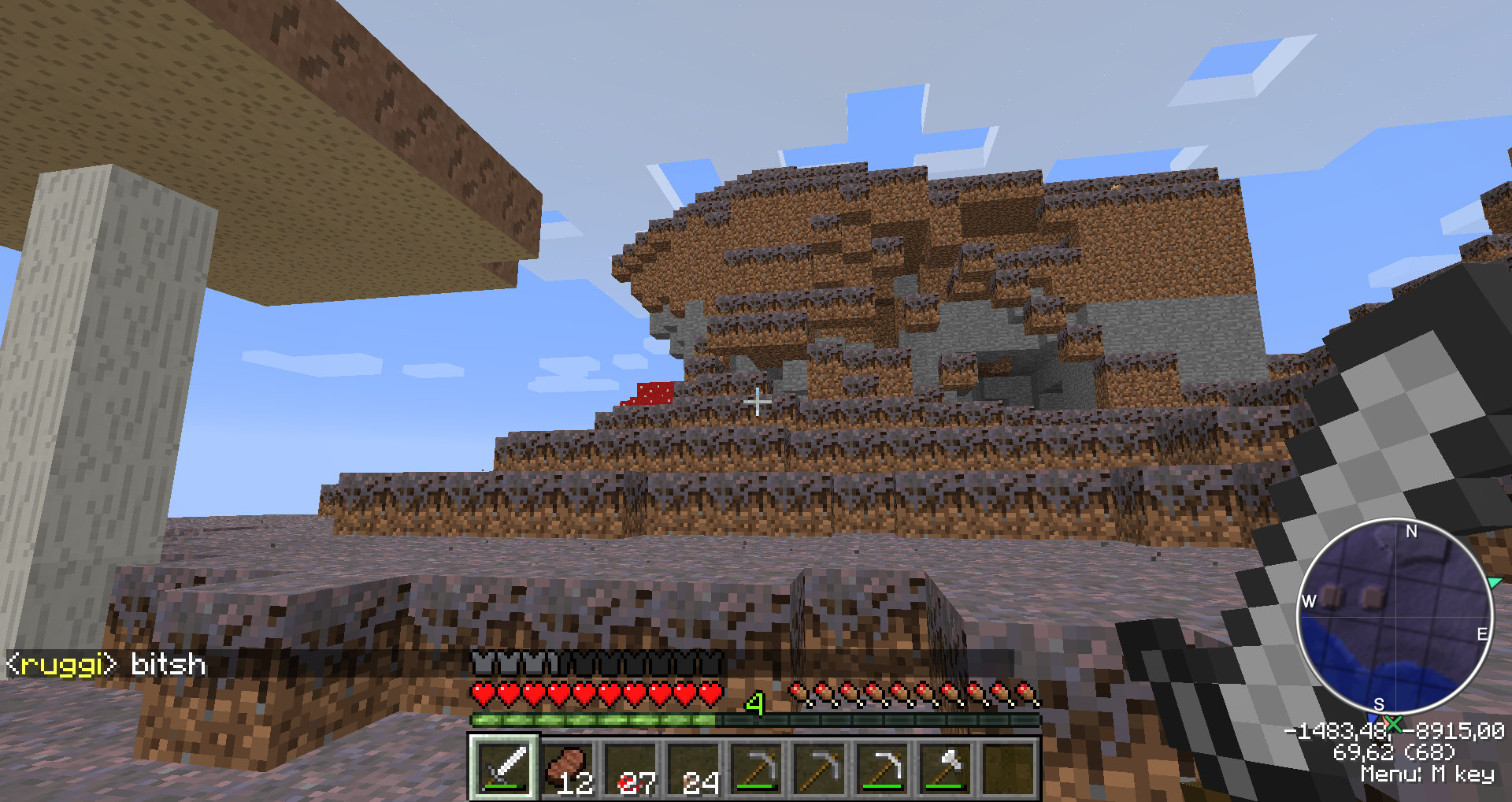
Task: Select the pickaxe without a durability bar
Action: click(x=820, y=768)
